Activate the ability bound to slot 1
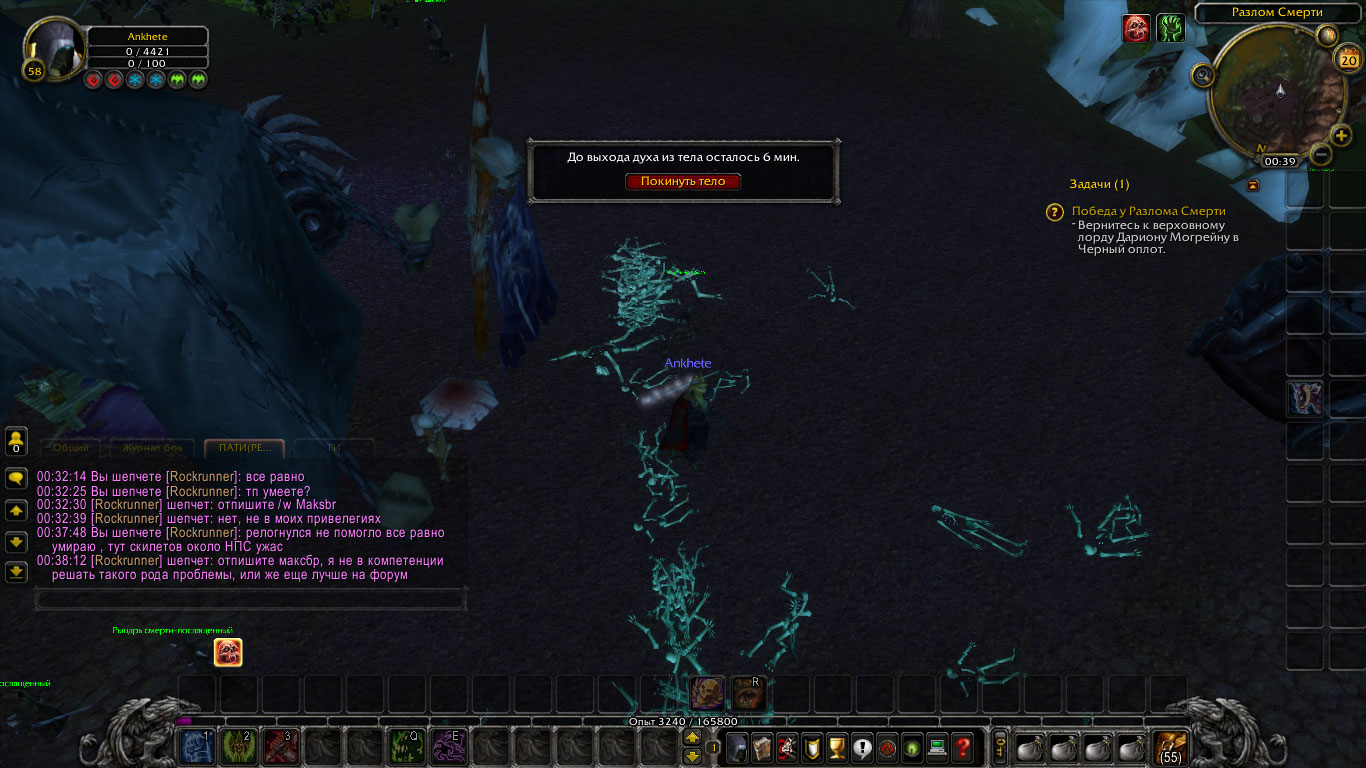 [x=197, y=747]
